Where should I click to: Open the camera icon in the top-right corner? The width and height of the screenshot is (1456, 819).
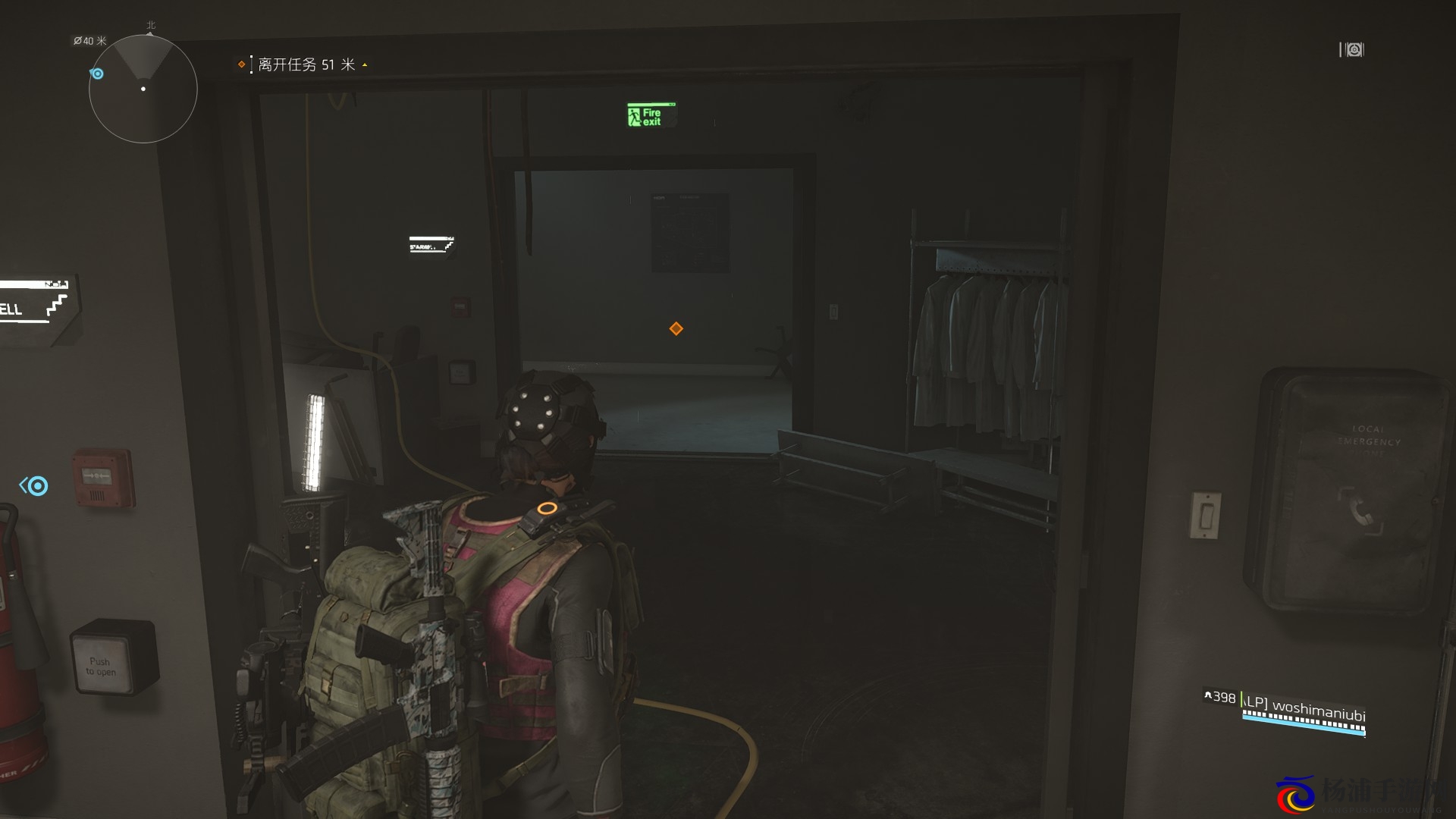click(1352, 50)
